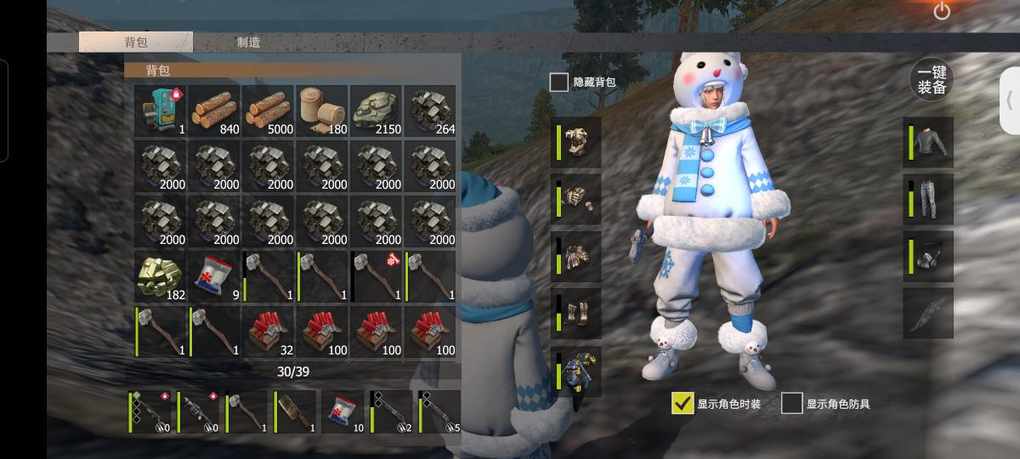Switch to the 制造 crafting tab
1020x459 pixels.
(249, 42)
